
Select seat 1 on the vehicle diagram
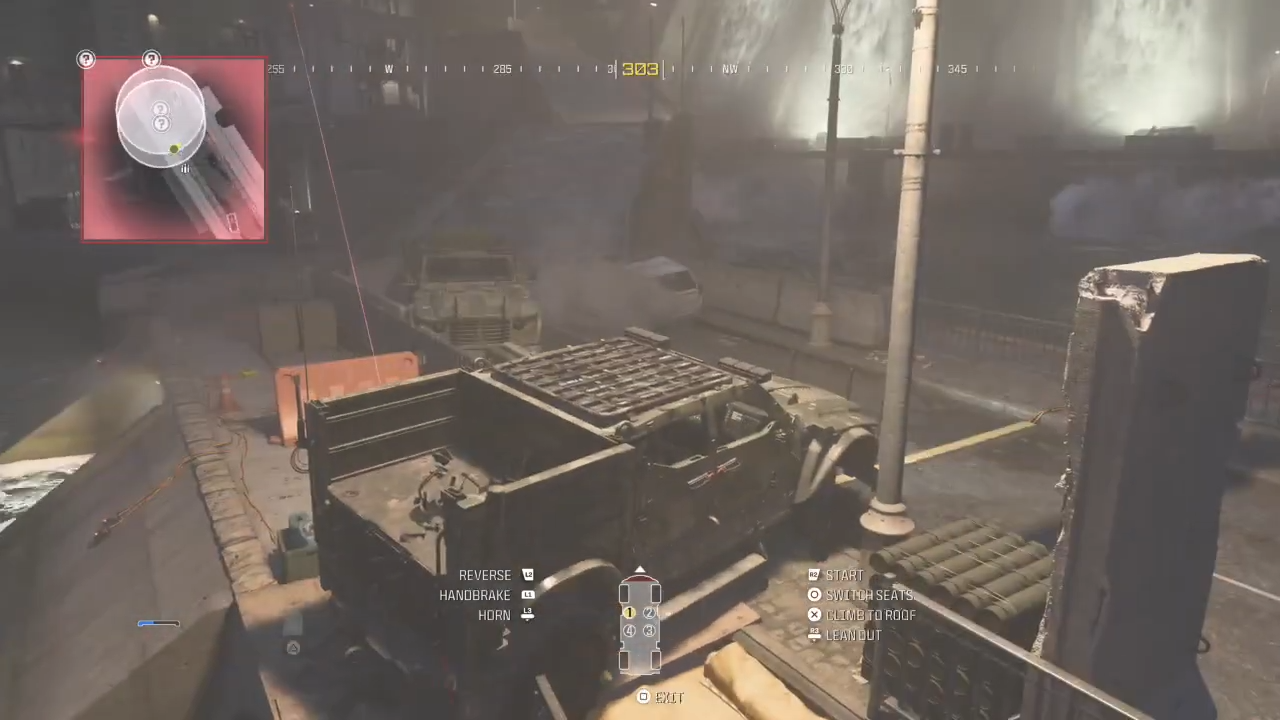click(629, 613)
